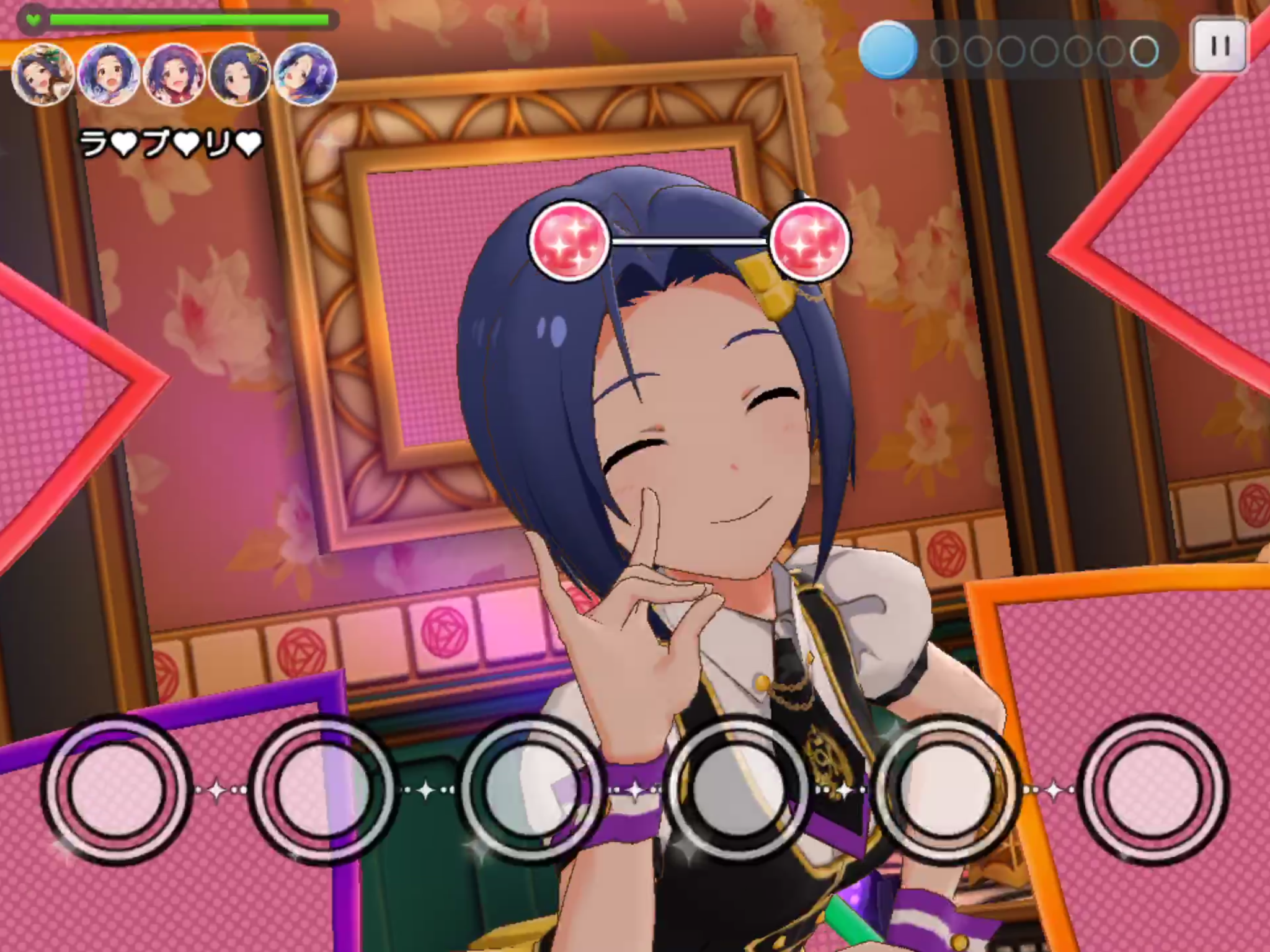Hit the right pink sparkle note
This screenshot has width=1270, height=952.
pyautogui.click(x=810, y=240)
